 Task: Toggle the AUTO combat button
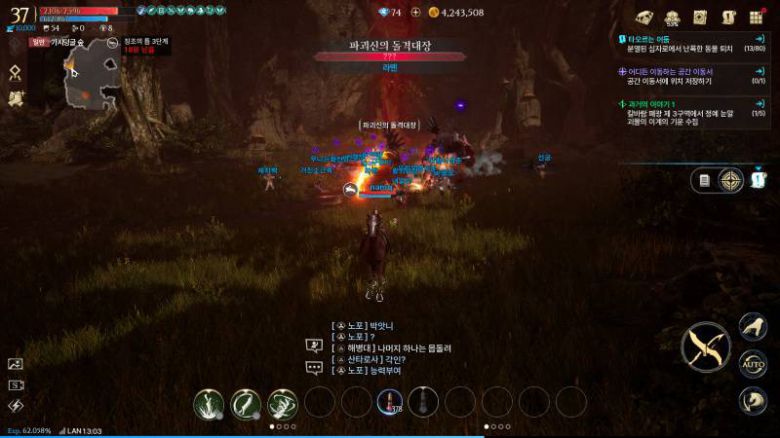pyautogui.click(x=751, y=363)
